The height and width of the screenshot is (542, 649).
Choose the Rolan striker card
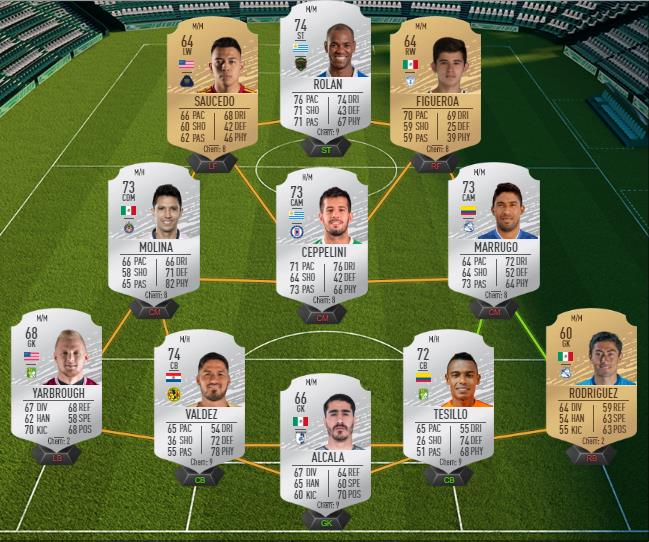tap(326, 78)
